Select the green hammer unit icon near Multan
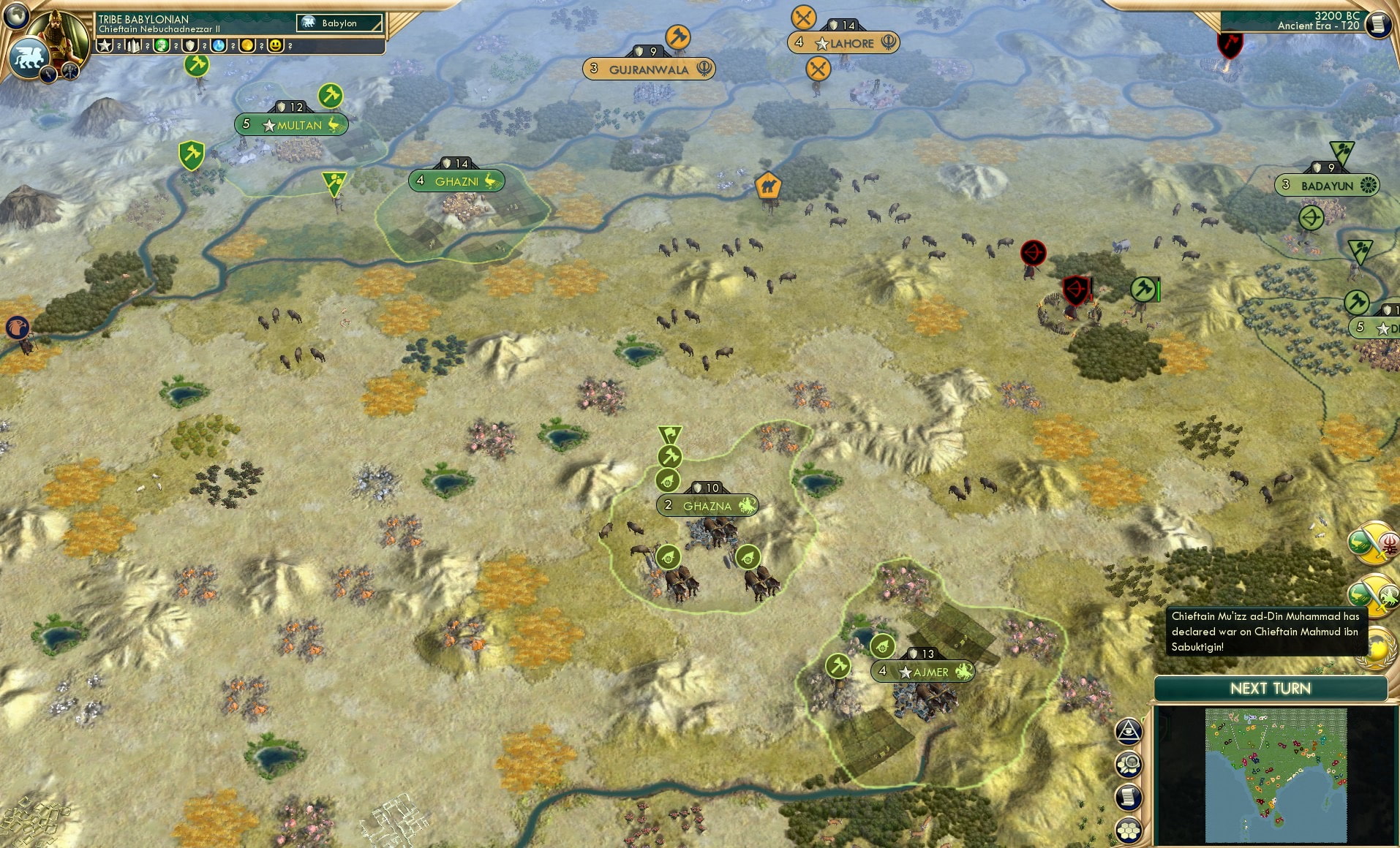The image size is (1400, 848). 330,96
